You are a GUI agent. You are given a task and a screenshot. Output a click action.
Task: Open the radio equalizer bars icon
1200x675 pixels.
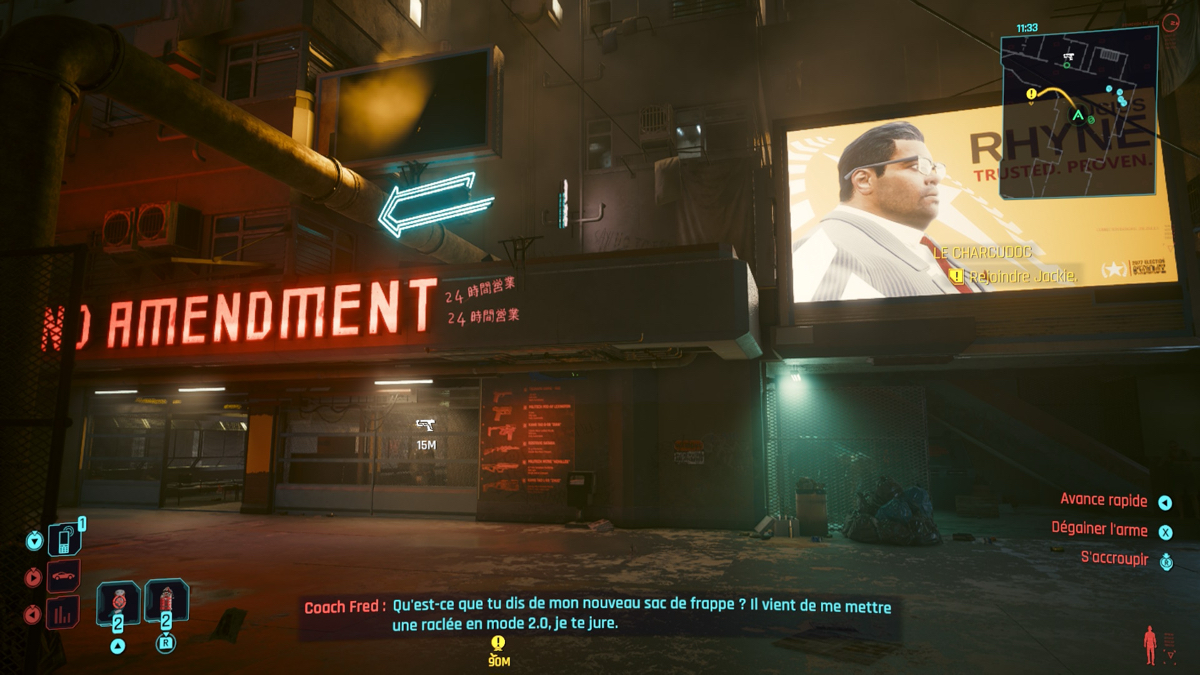(62, 612)
